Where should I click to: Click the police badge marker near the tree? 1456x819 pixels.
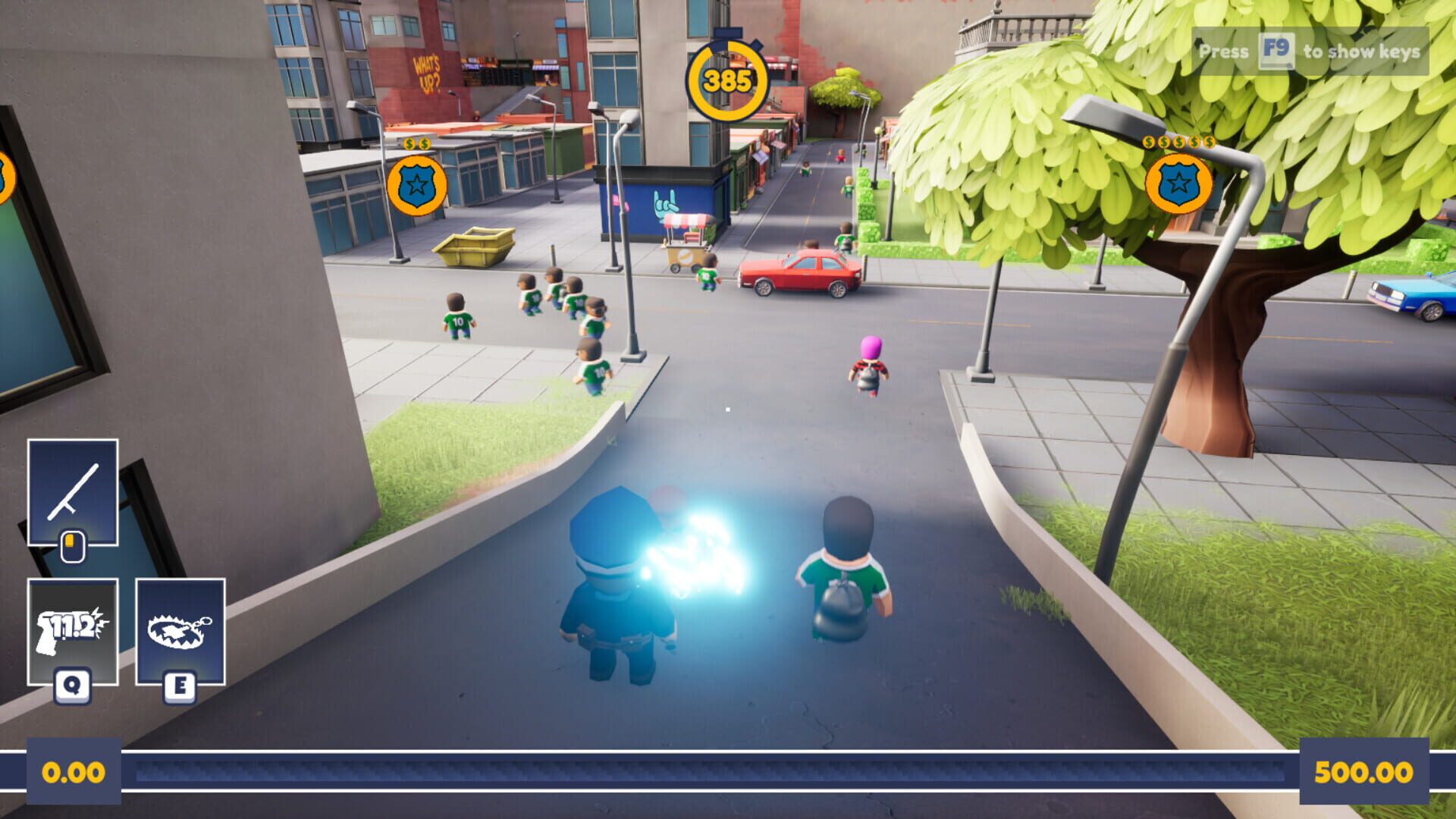(x=1180, y=182)
